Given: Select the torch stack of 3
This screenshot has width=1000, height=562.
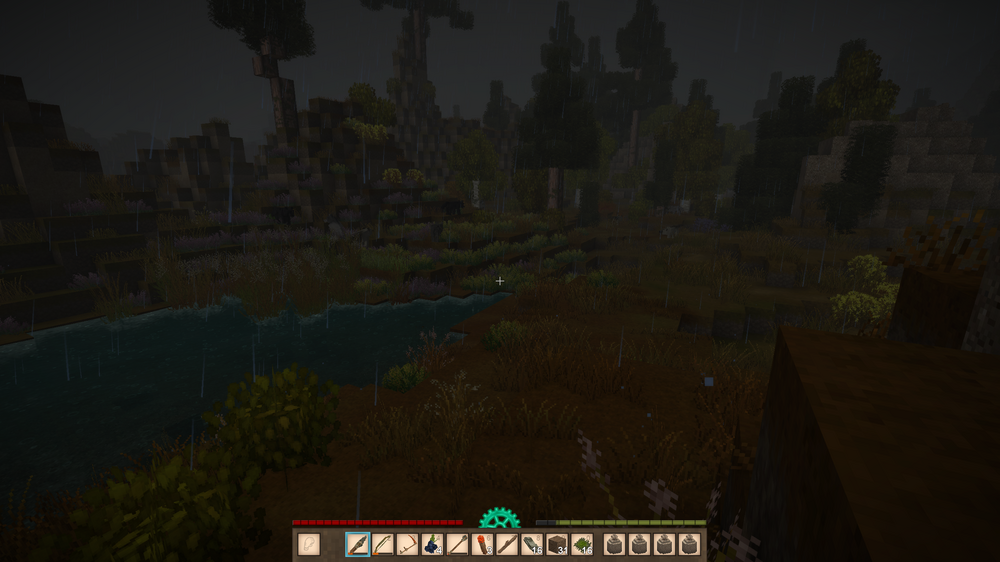Looking at the screenshot, I should 483,544.
